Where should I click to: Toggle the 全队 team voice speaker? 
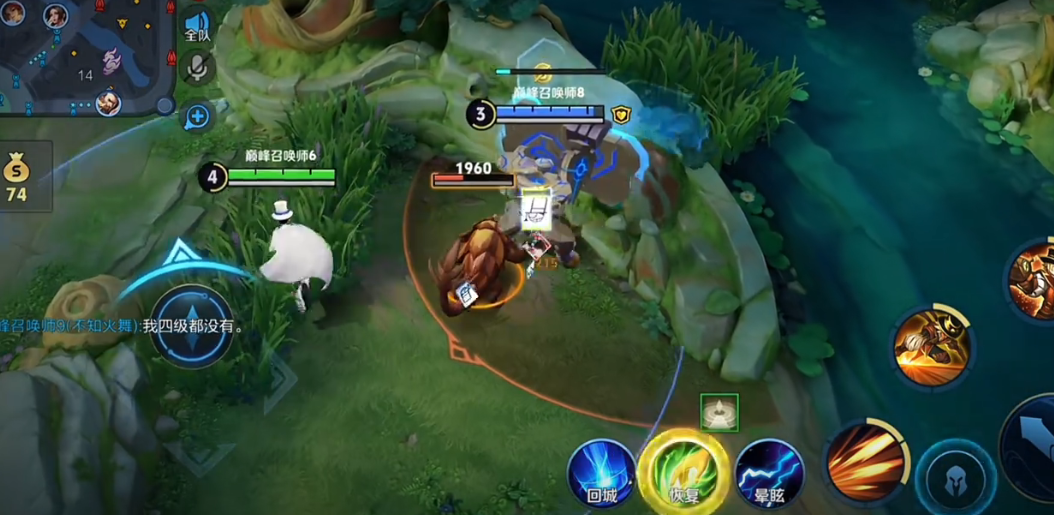point(197,25)
